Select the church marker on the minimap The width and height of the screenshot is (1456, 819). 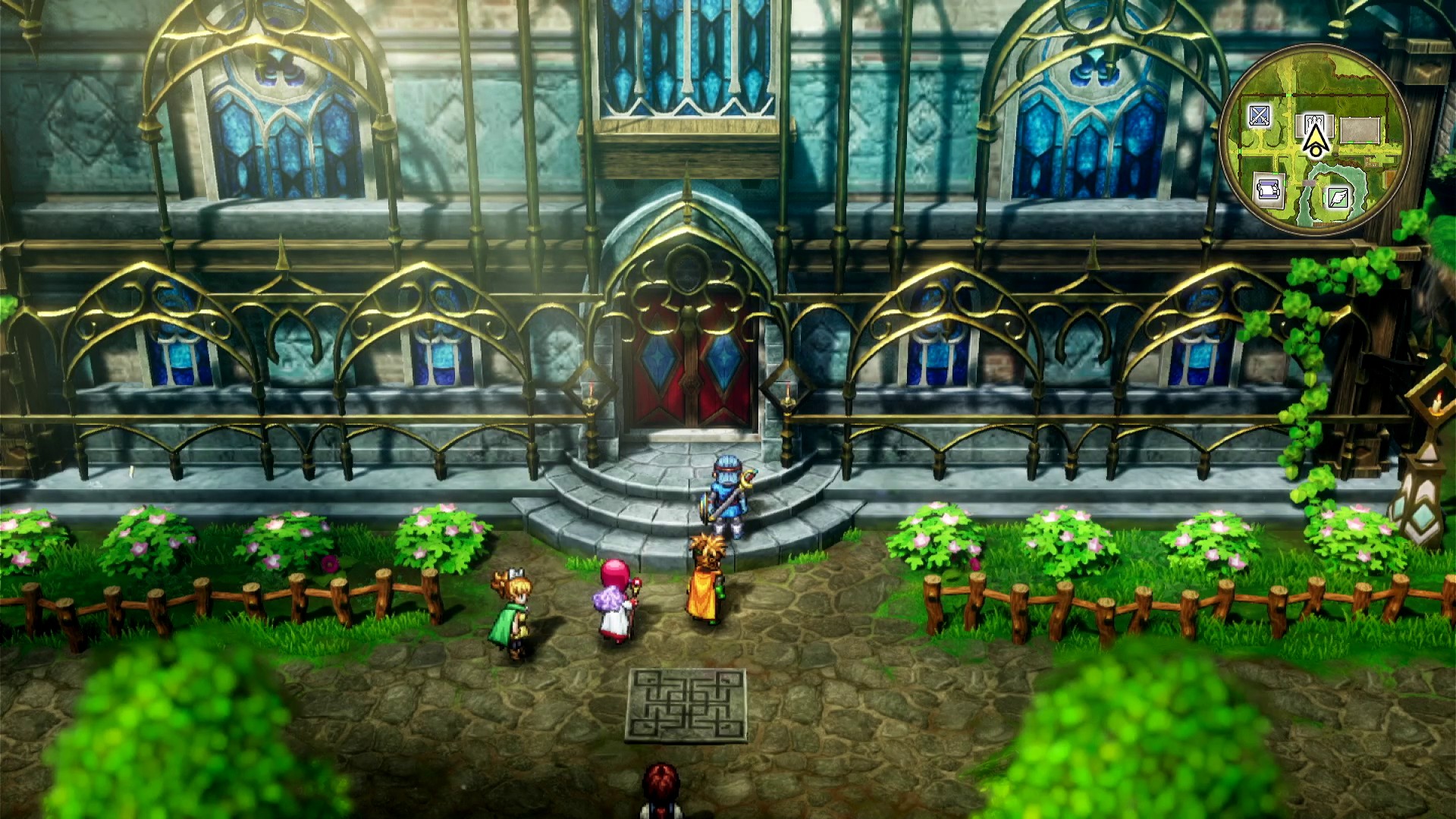(1314, 122)
